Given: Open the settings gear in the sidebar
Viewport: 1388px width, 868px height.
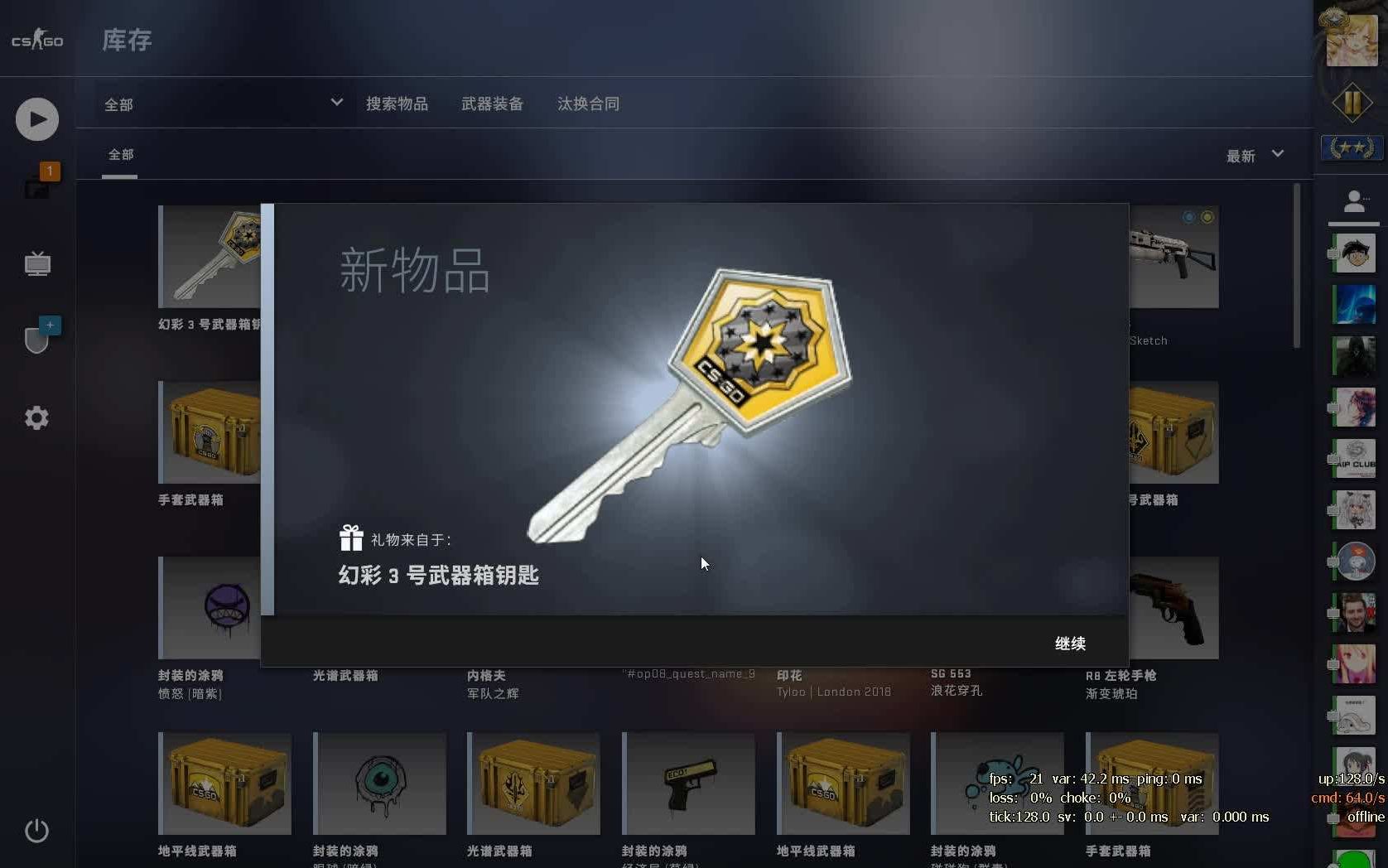Looking at the screenshot, I should 36,418.
